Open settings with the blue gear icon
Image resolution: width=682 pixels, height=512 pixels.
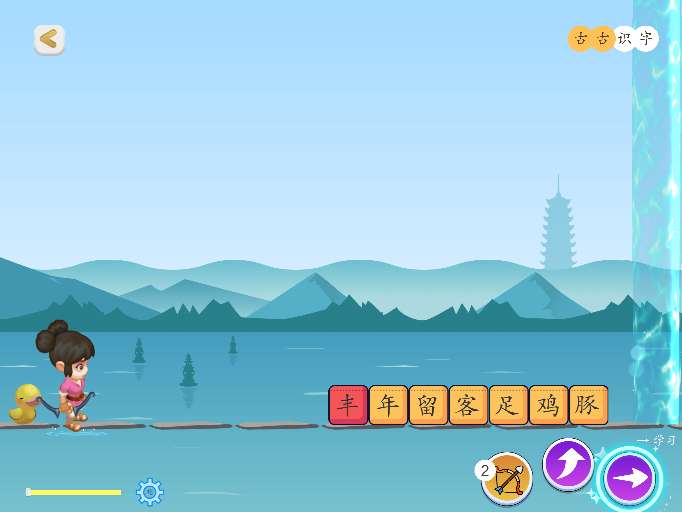point(150,491)
